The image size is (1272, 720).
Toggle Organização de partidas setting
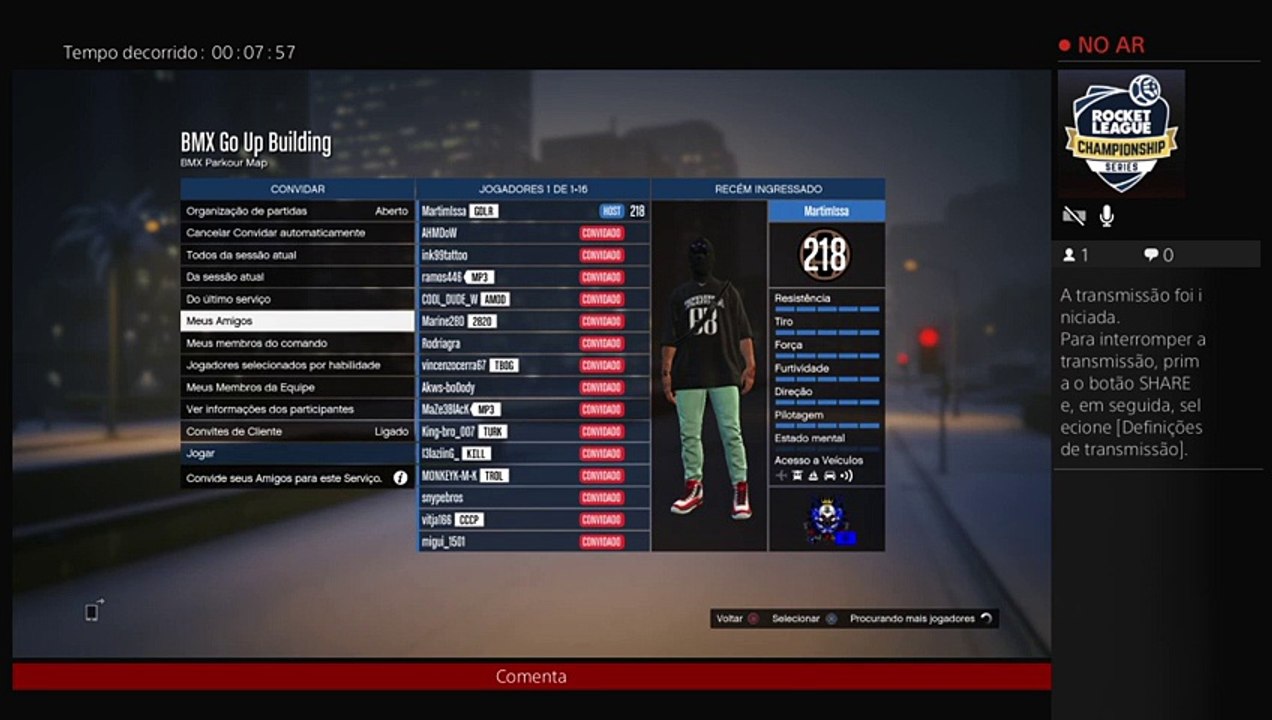[x=297, y=211]
